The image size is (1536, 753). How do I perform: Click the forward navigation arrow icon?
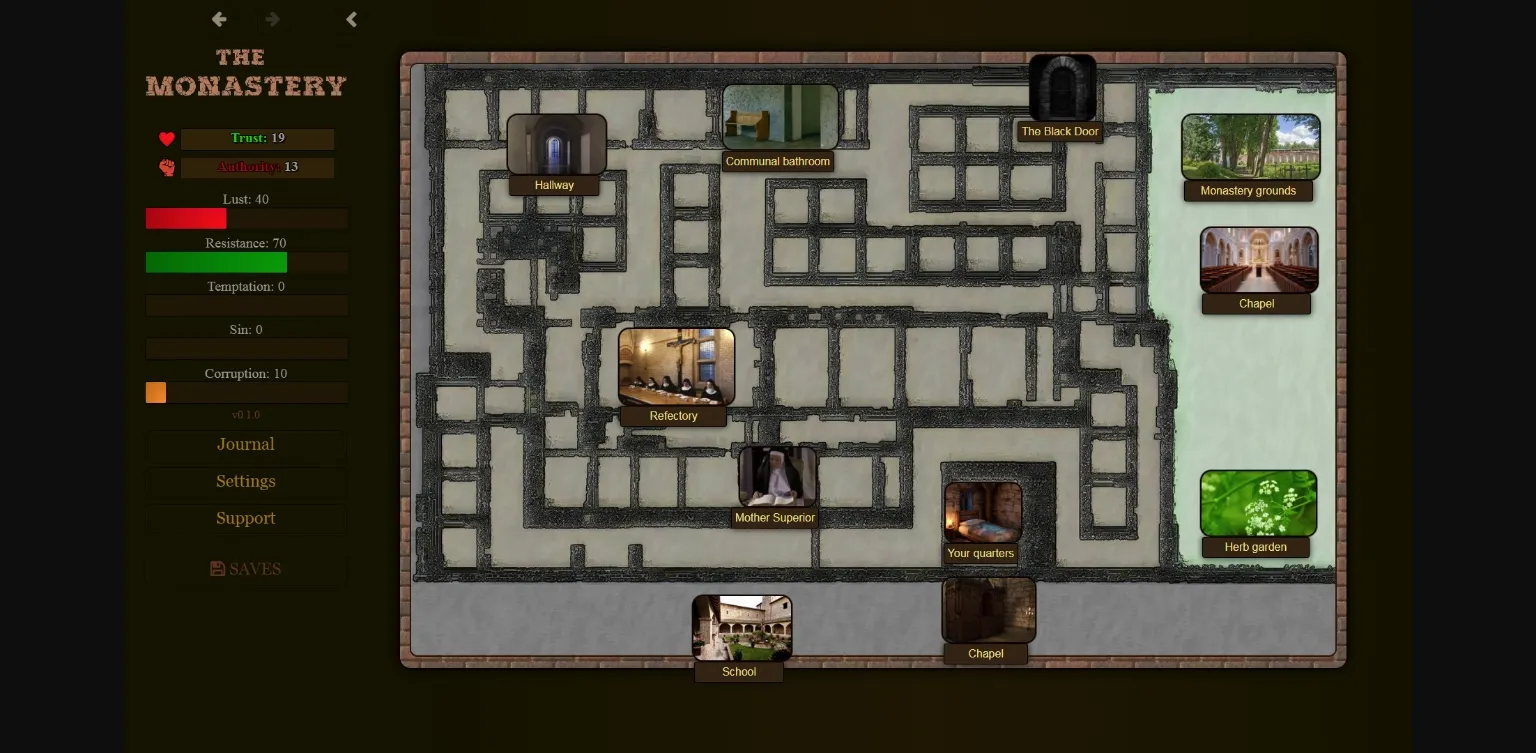271,18
